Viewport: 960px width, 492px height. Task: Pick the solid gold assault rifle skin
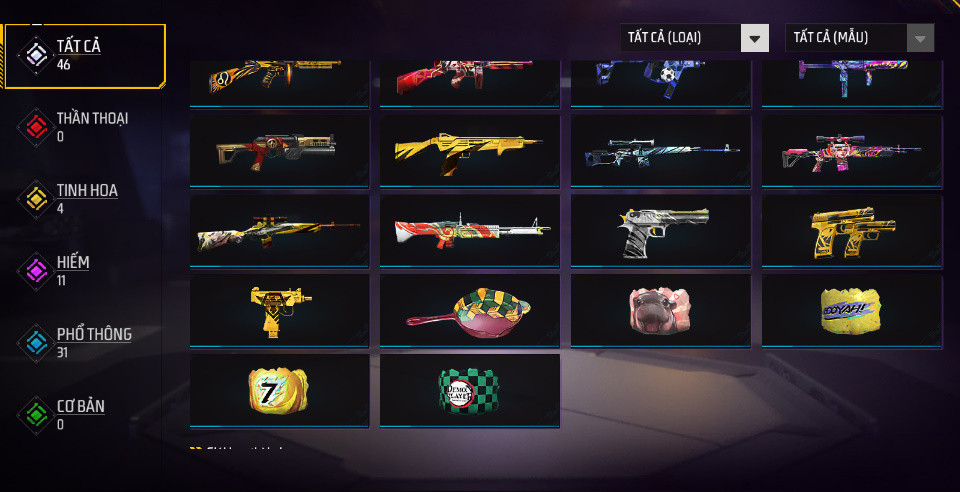click(x=470, y=150)
